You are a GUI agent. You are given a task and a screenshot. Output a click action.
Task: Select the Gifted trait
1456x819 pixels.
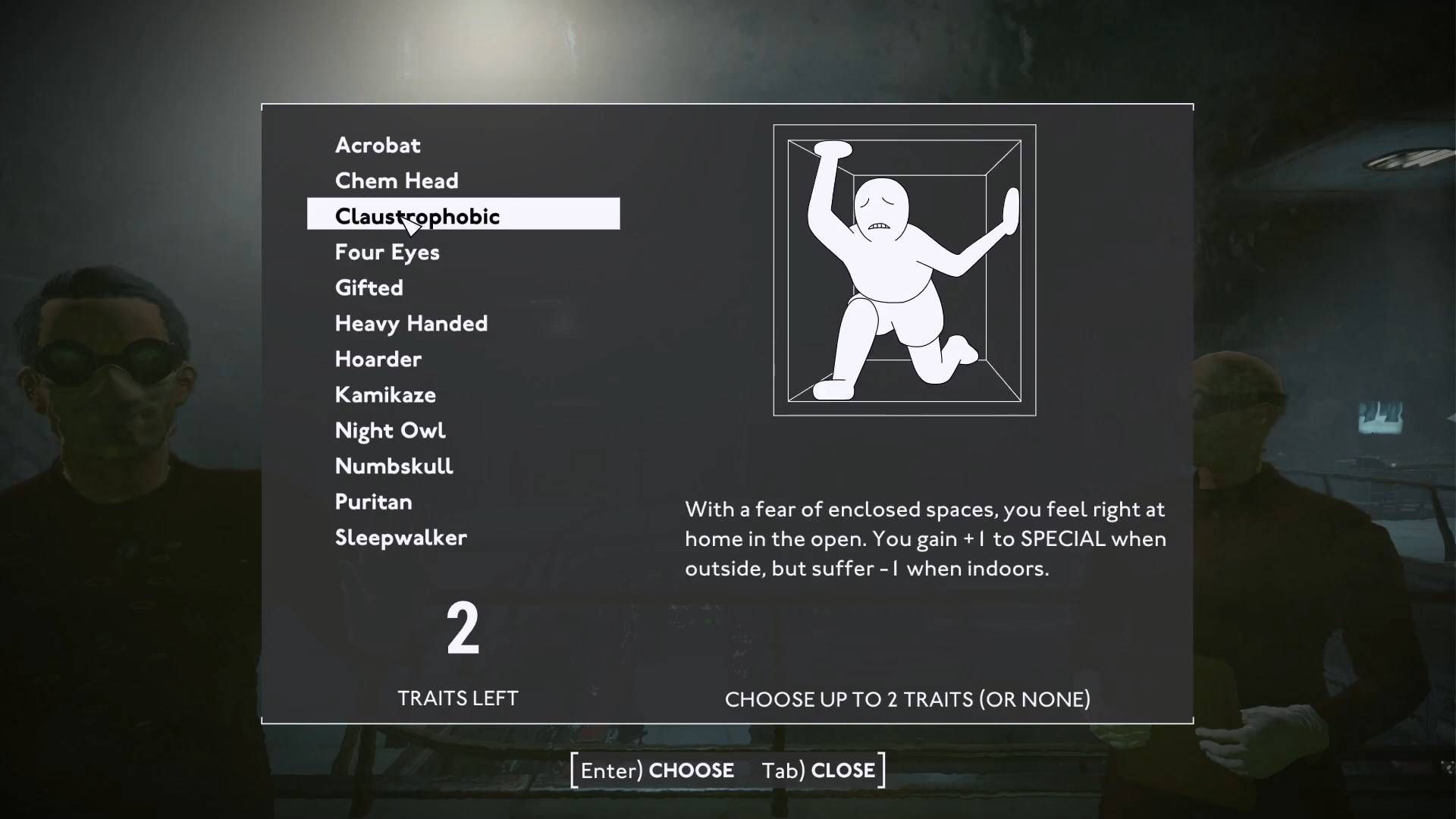click(x=369, y=287)
